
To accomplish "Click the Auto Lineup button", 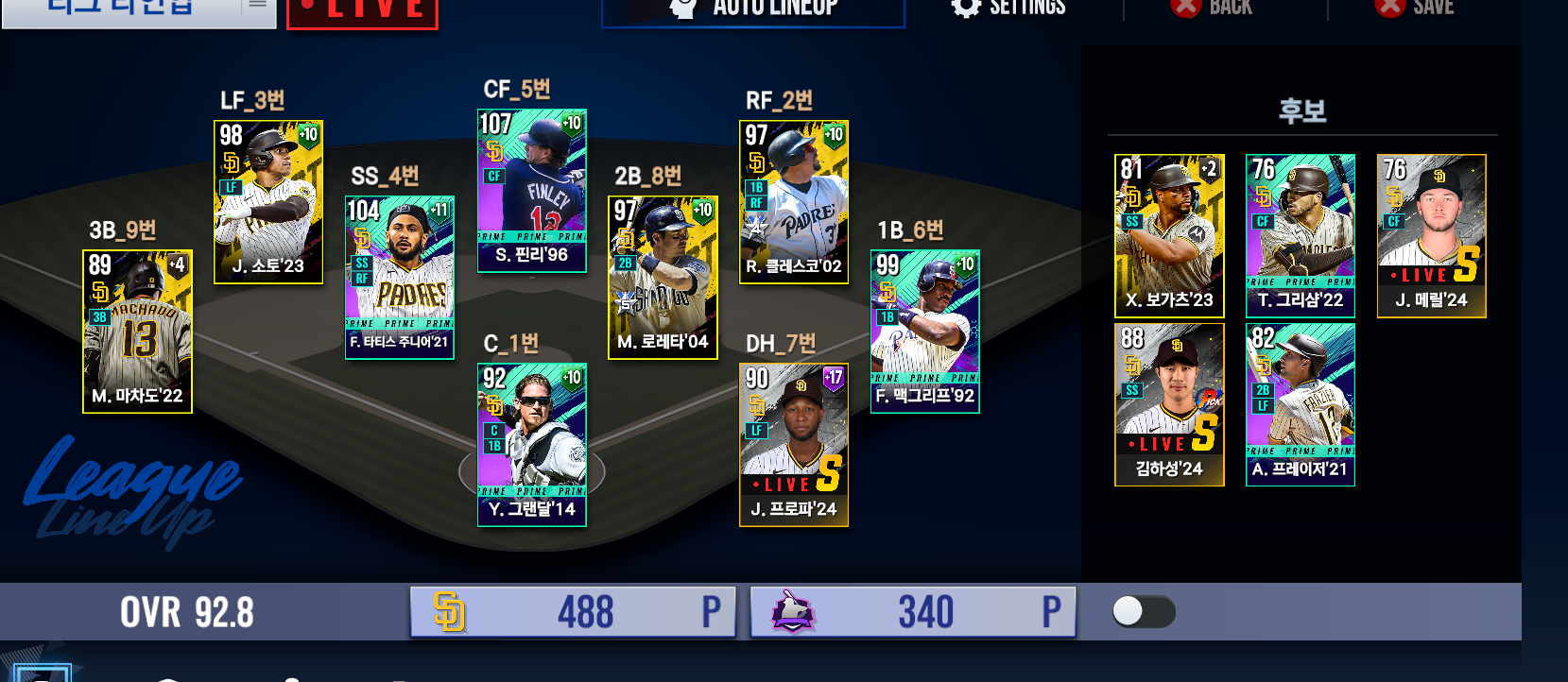I will click(x=753, y=9).
